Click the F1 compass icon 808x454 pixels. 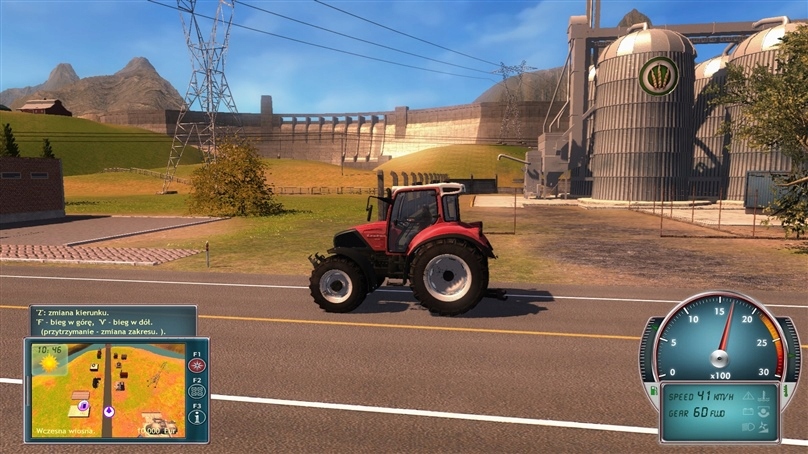(196, 366)
